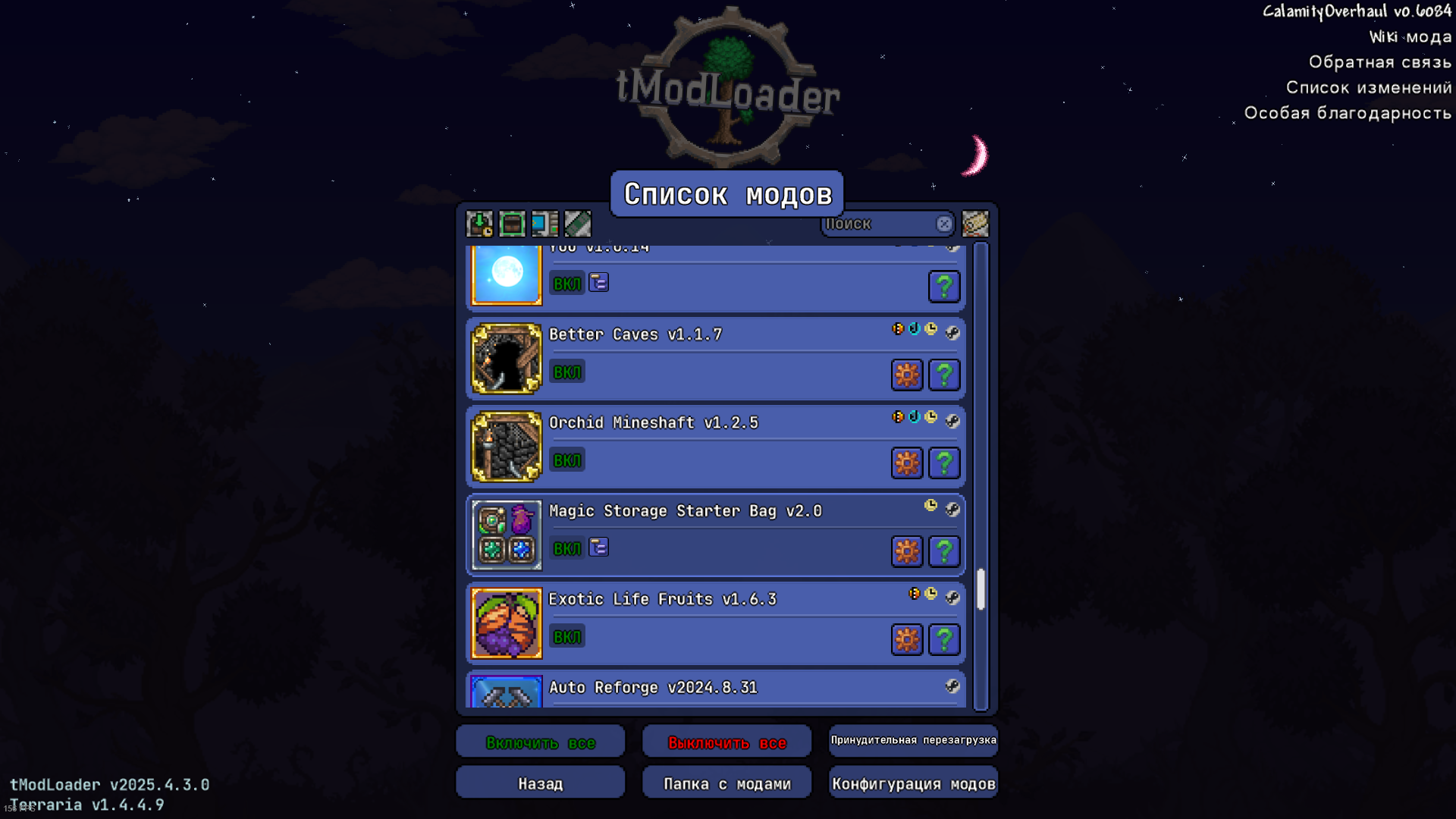Trigger Принудительная перезагрузка
Viewport: 1456px width, 819px height.
point(913,740)
